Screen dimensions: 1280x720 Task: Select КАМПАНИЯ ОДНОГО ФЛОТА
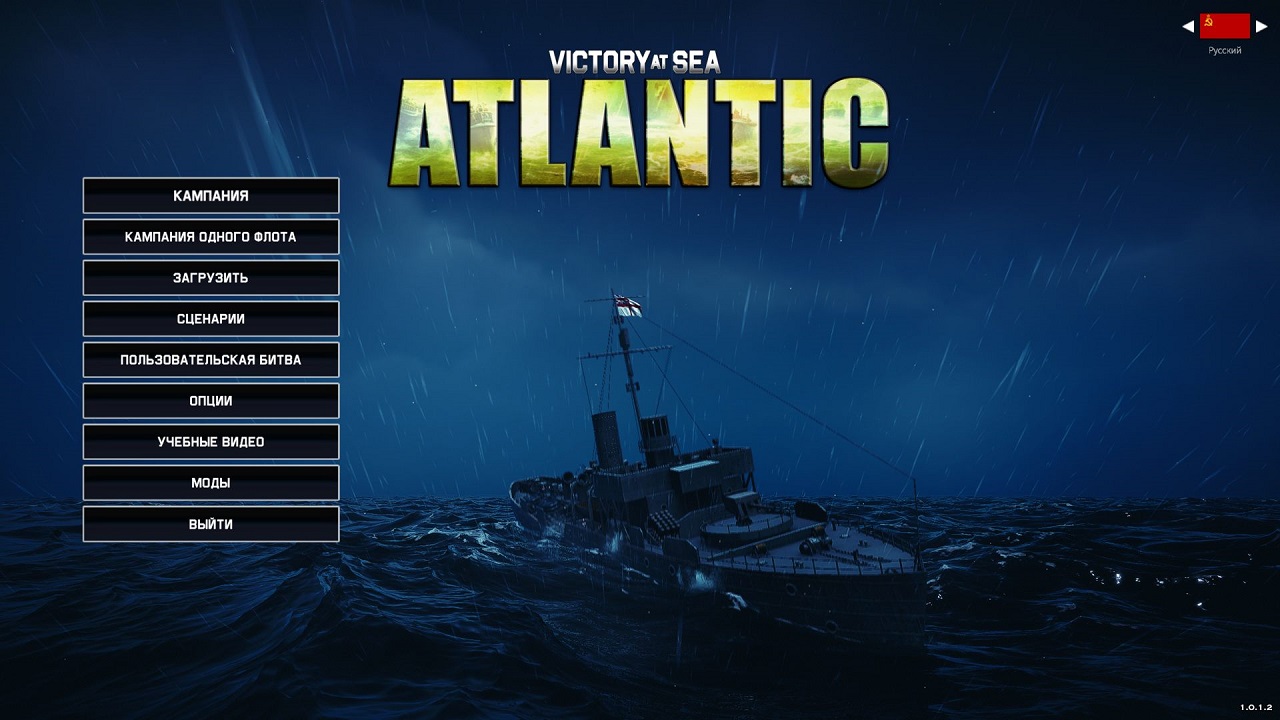coord(210,237)
